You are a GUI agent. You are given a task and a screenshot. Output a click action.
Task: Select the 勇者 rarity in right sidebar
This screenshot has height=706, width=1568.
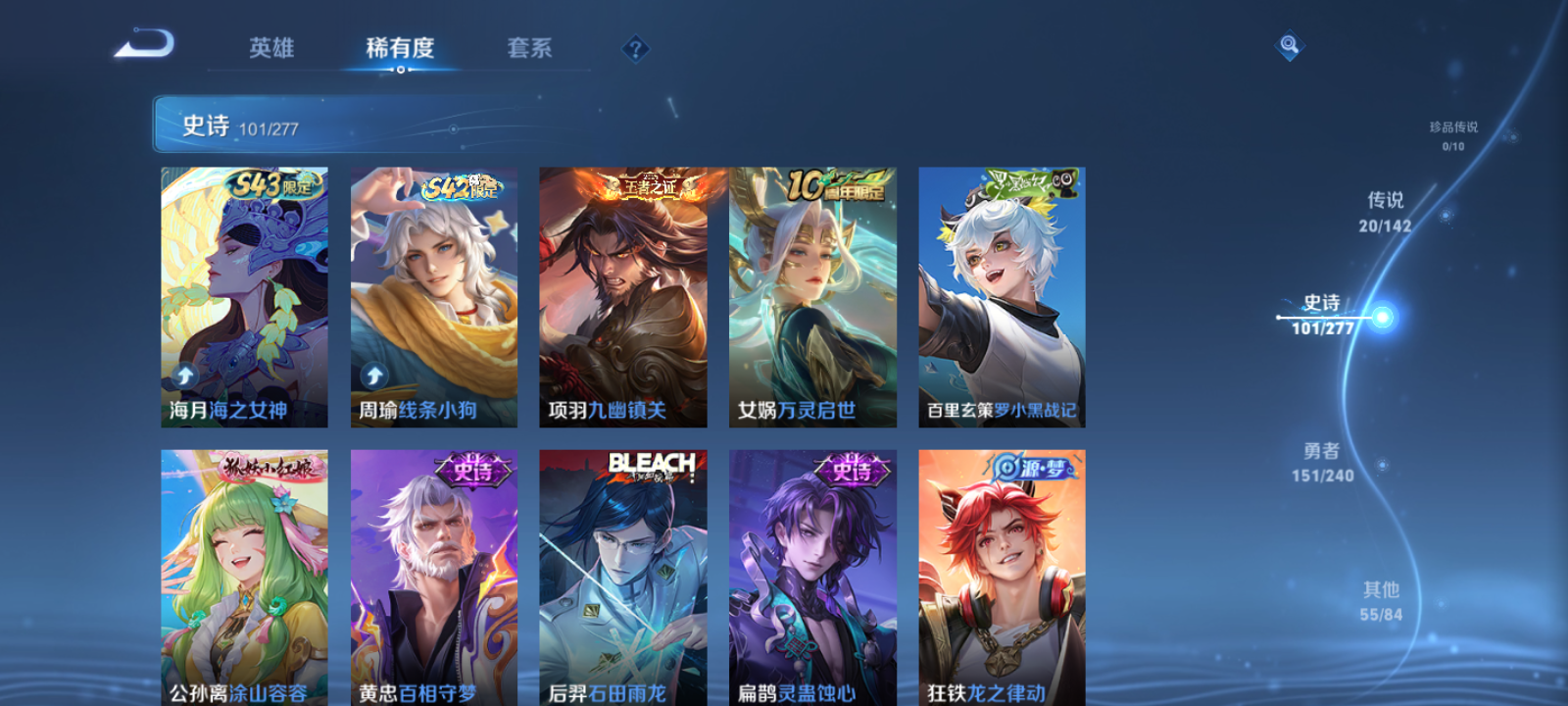1323,463
